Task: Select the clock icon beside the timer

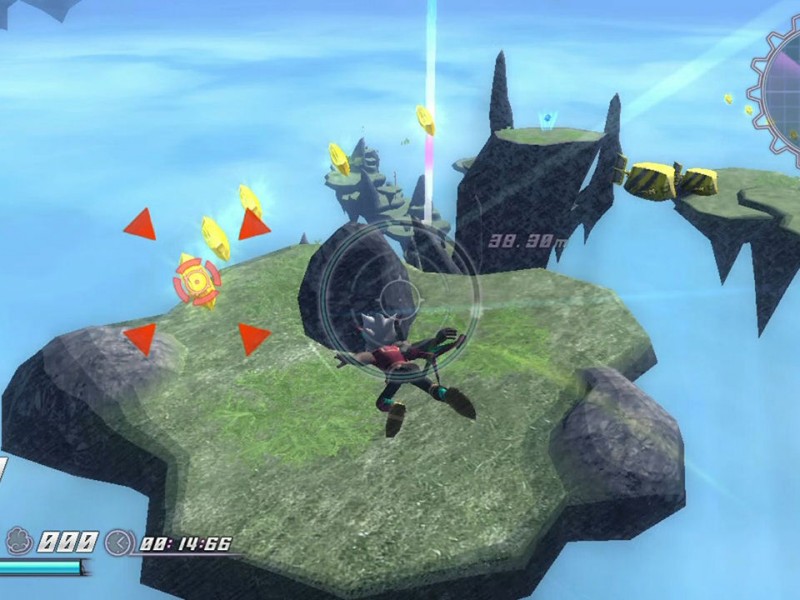Action: pos(119,543)
